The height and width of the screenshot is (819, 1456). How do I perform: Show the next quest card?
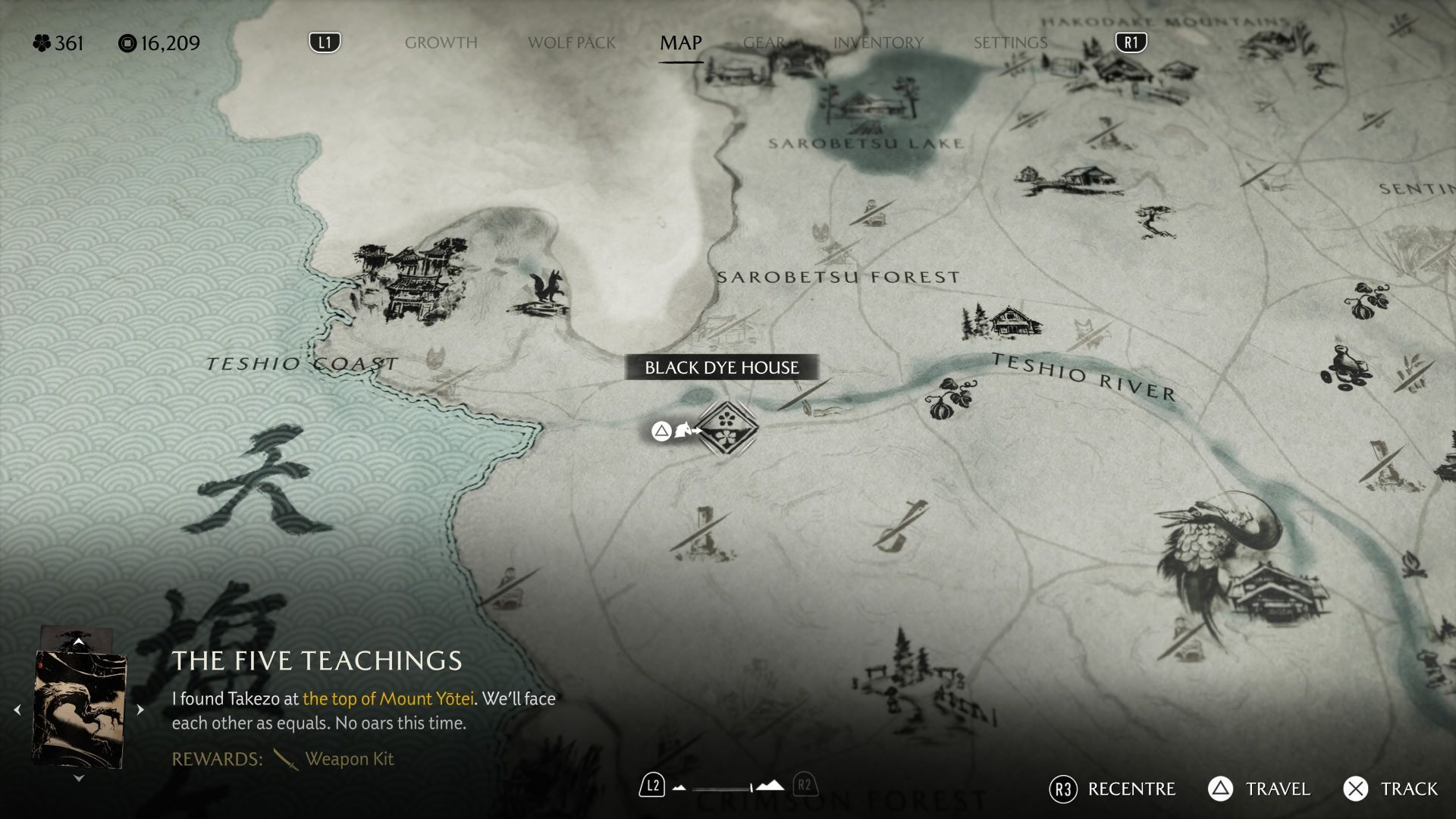coord(140,710)
